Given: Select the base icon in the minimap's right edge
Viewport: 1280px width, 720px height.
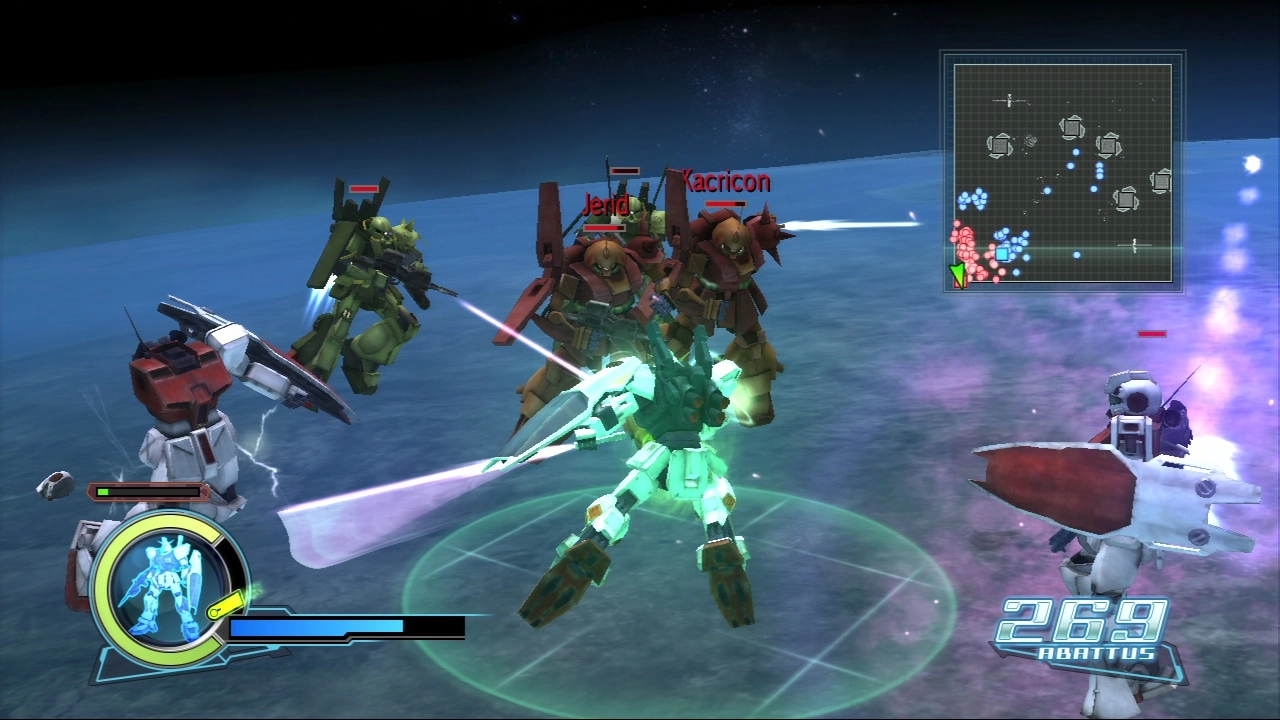Looking at the screenshot, I should (1162, 182).
